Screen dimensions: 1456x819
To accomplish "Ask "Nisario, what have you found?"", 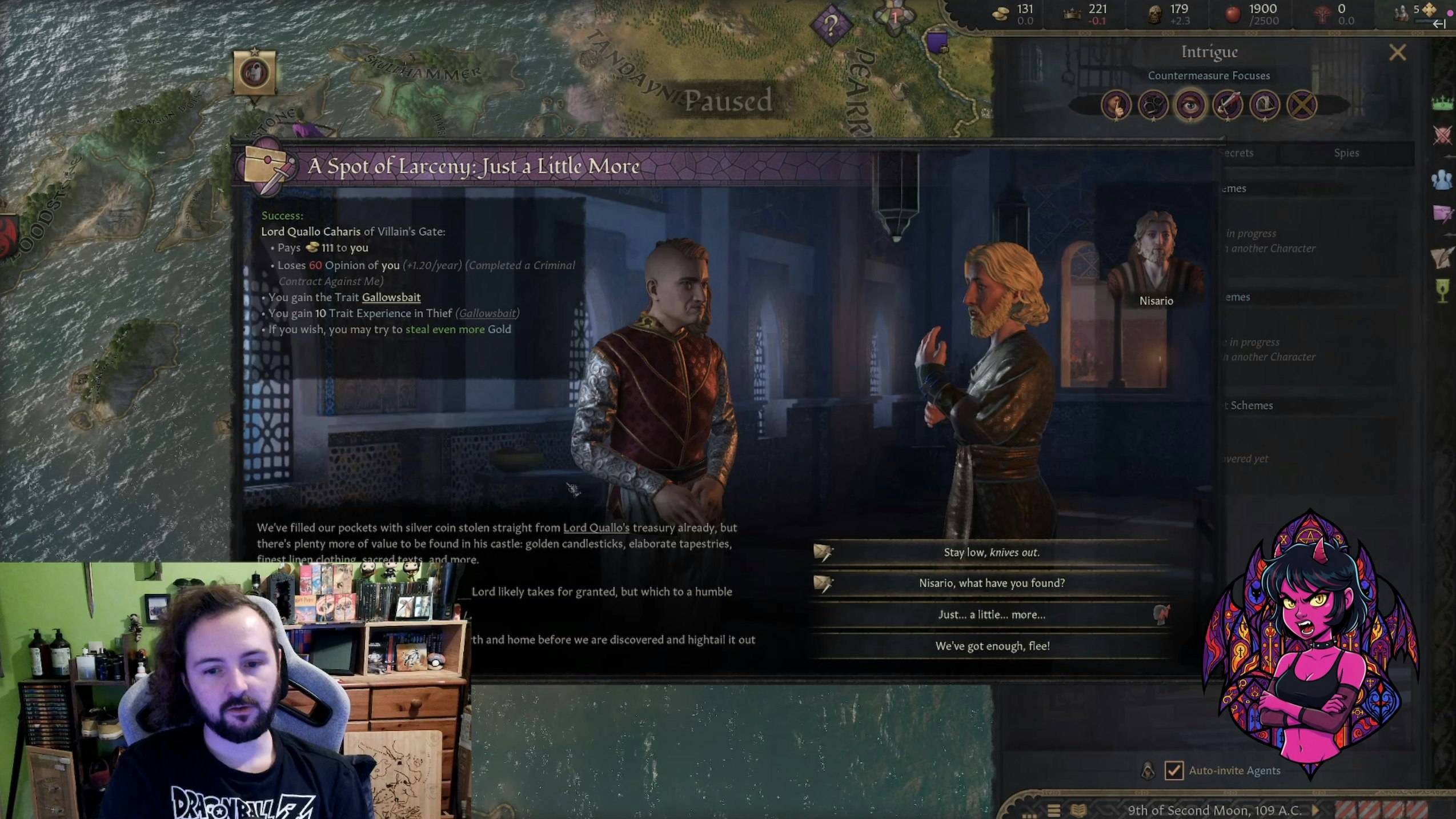I will [x=992, y=583].
